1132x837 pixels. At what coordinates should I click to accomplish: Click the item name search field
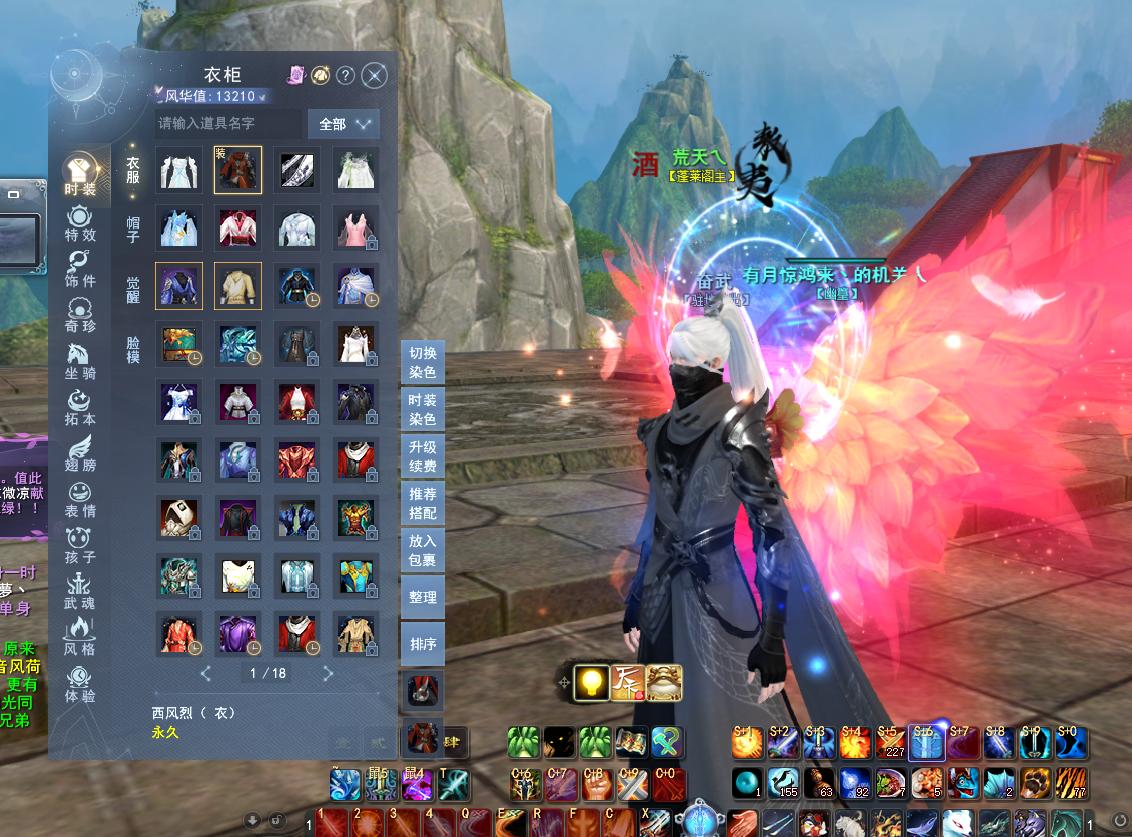pos(228,123)
